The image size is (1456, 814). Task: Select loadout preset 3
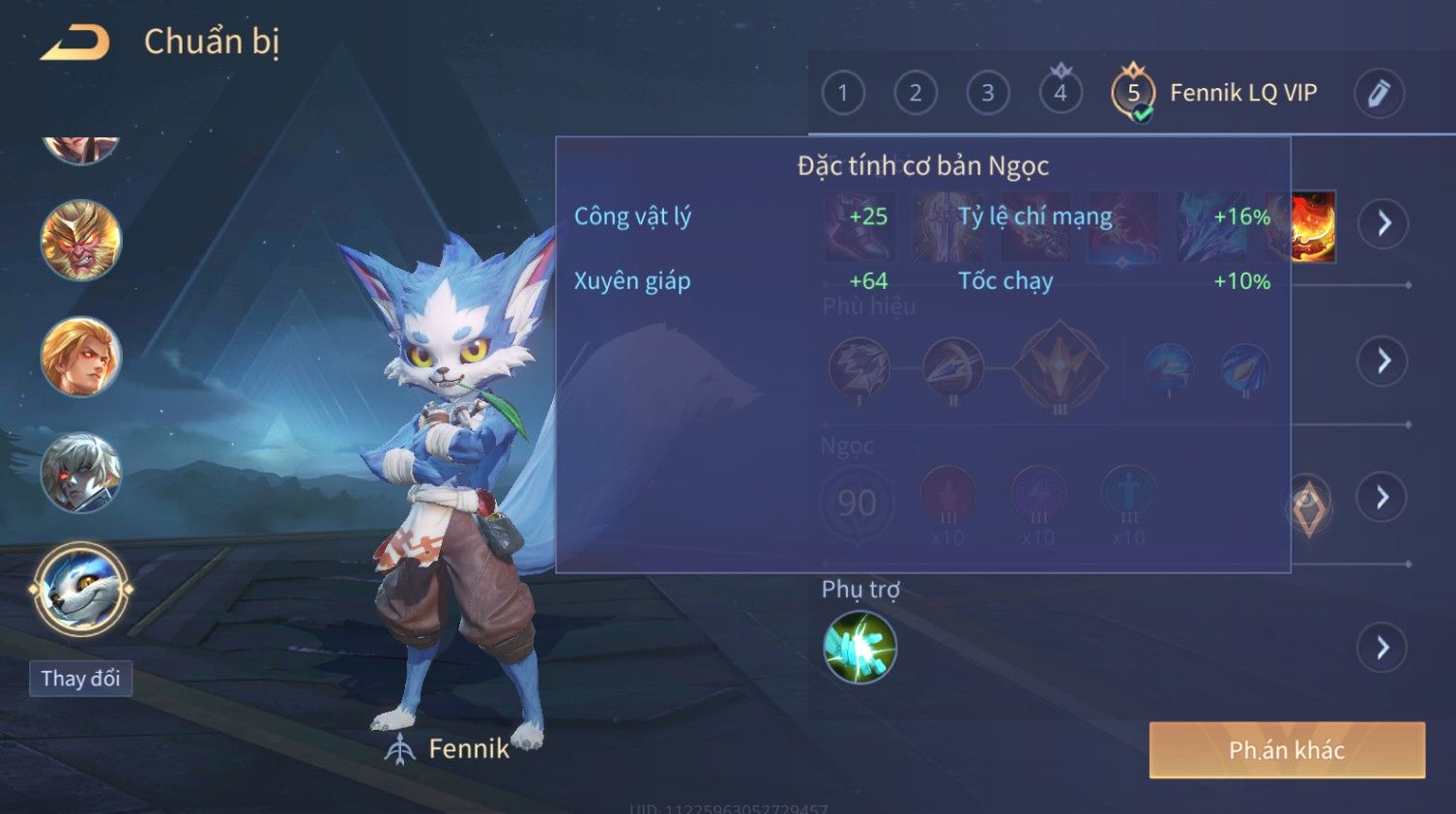(987, 93)
